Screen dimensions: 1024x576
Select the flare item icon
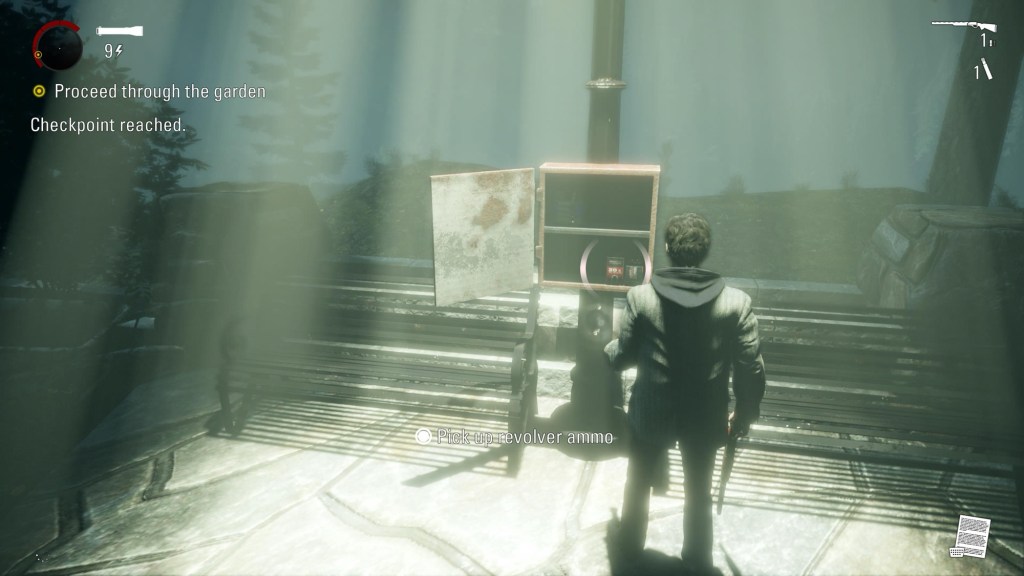coord(985,69)
